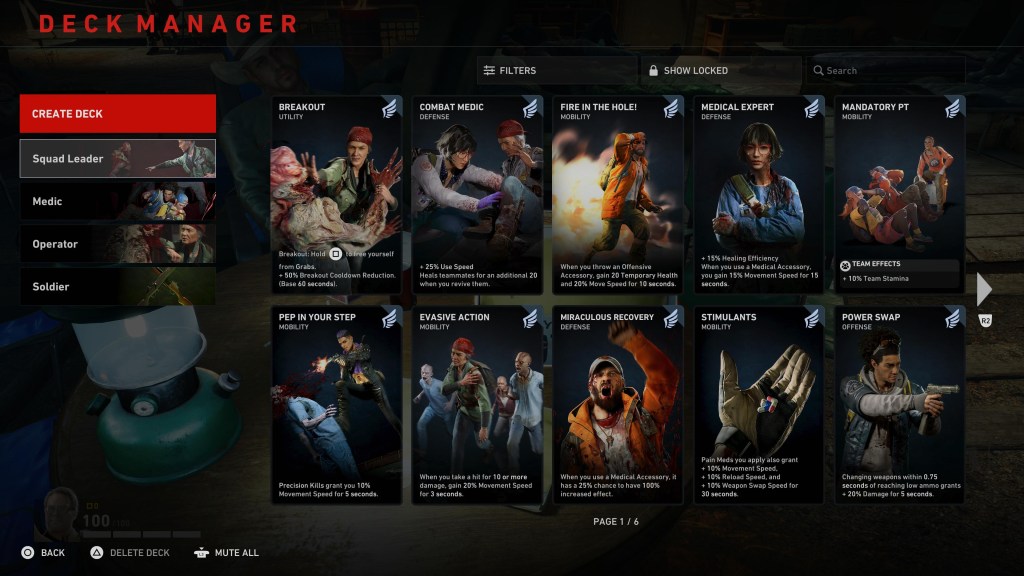Select the Squad Leader deck
The height and width of the screenshot is (576, 1024).
coord(117,158)
